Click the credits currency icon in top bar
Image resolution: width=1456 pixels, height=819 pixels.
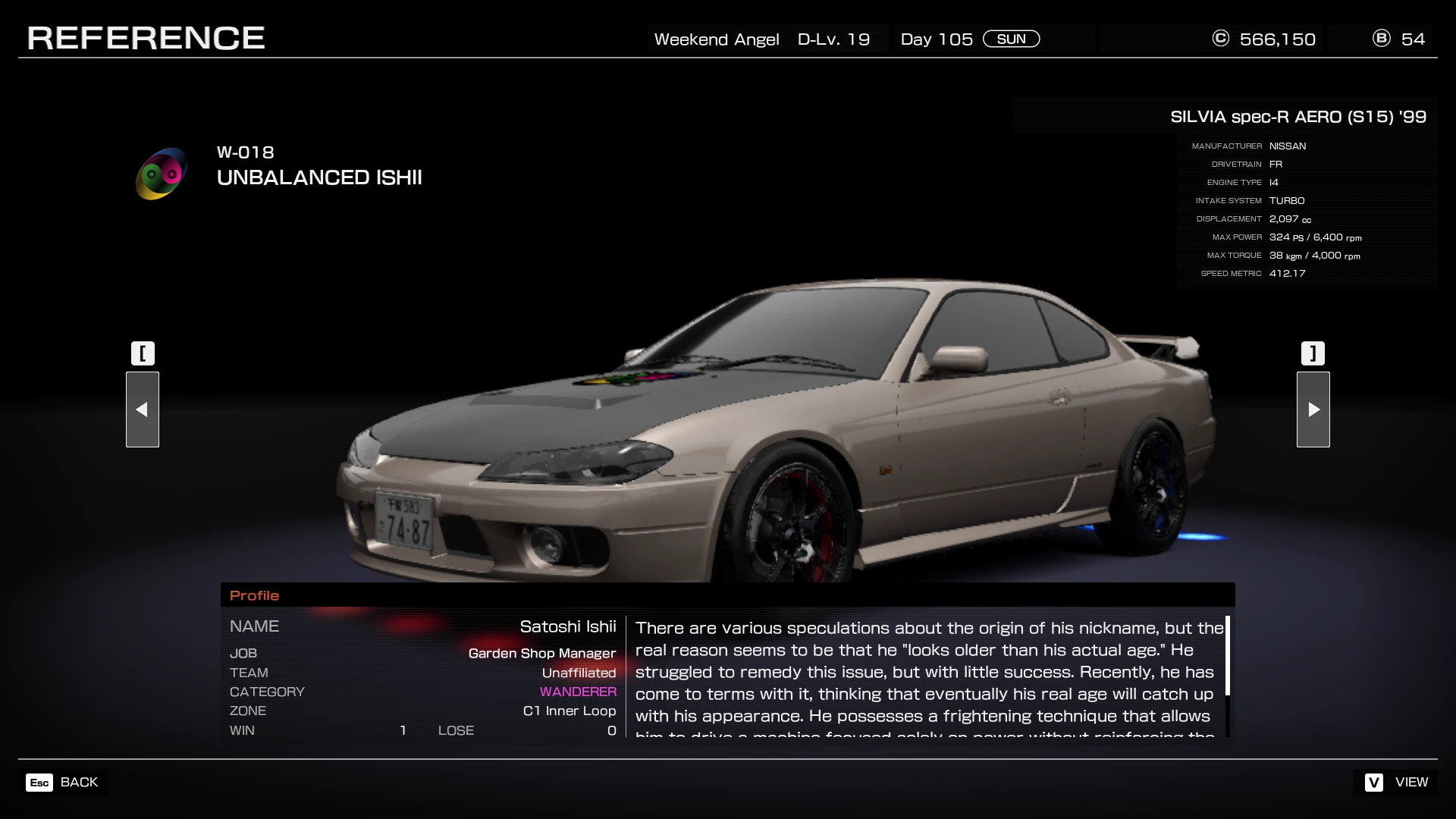pos(1219,39)
